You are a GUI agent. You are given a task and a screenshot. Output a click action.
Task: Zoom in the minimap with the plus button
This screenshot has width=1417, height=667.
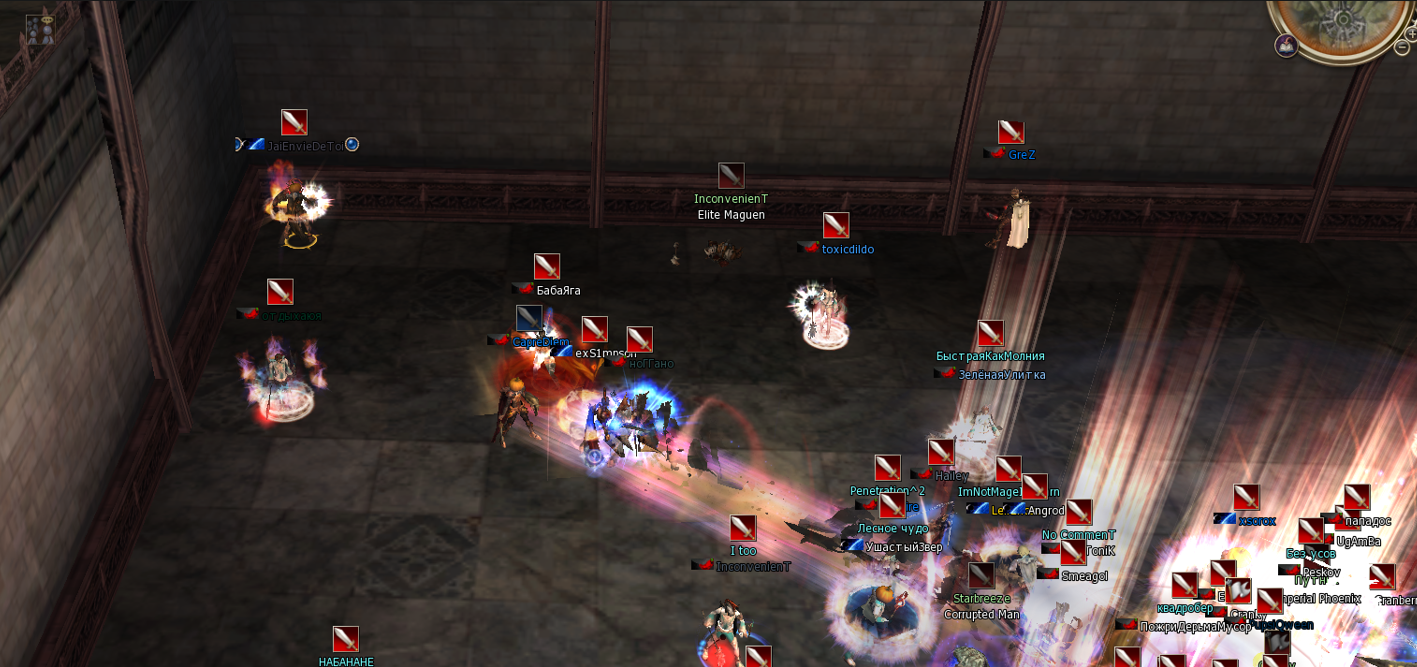[1411, 33]
